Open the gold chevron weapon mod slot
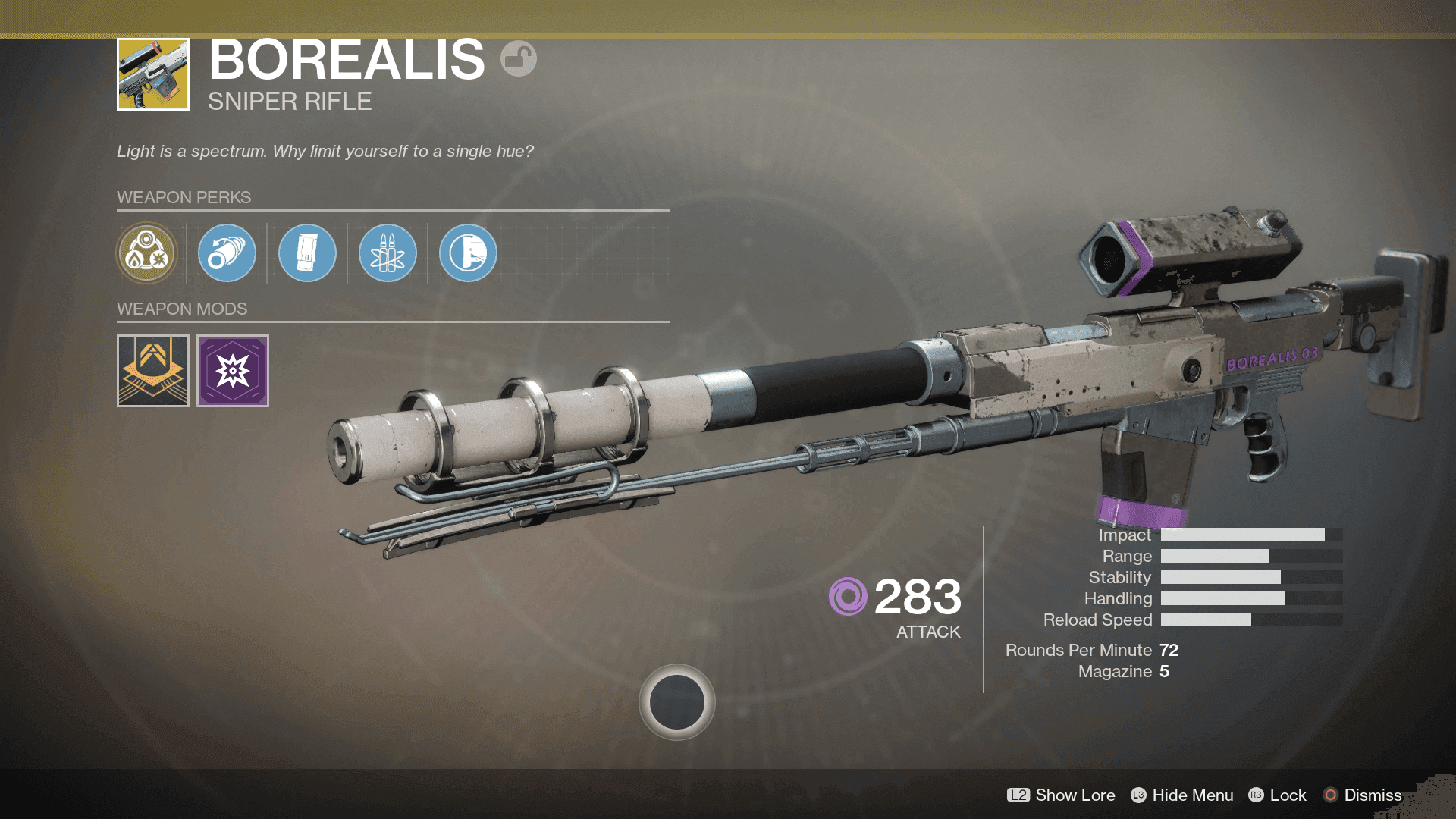This screenshot has width=1456, height=819. point(153,371)
